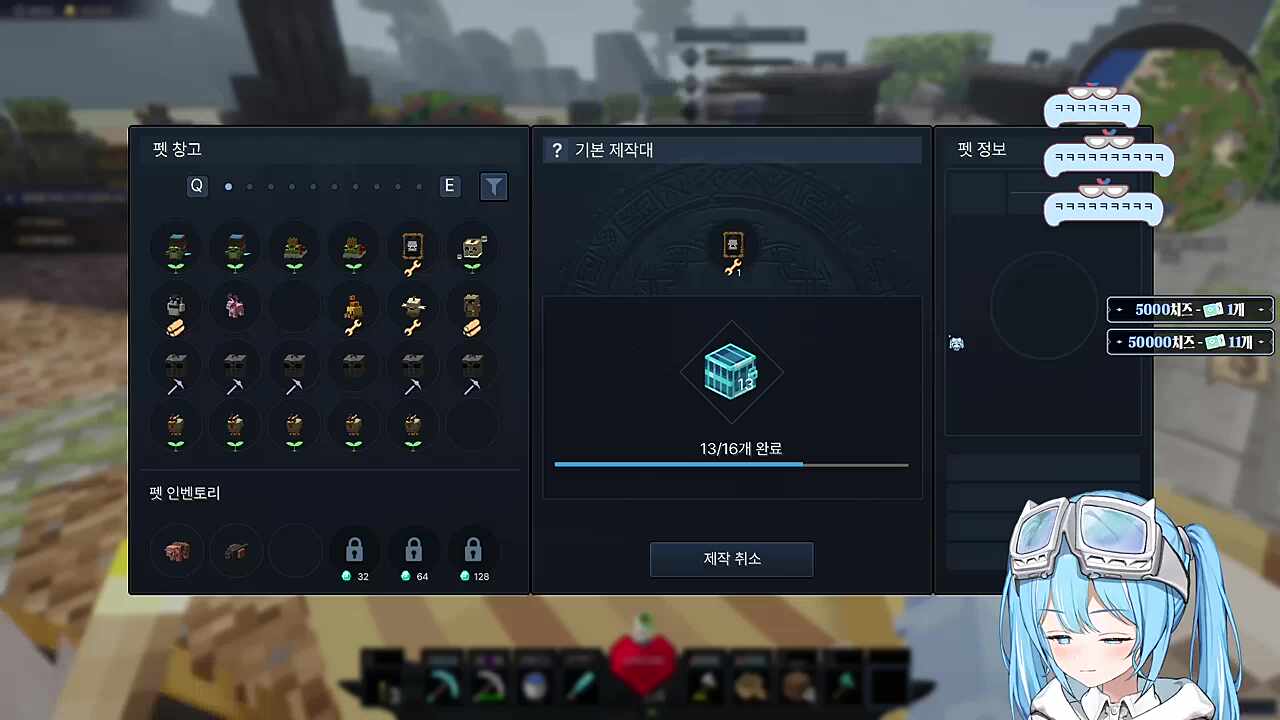Toggle the funnel filter in pet storage
1280x720 pixels.
[x=494, y=186]
